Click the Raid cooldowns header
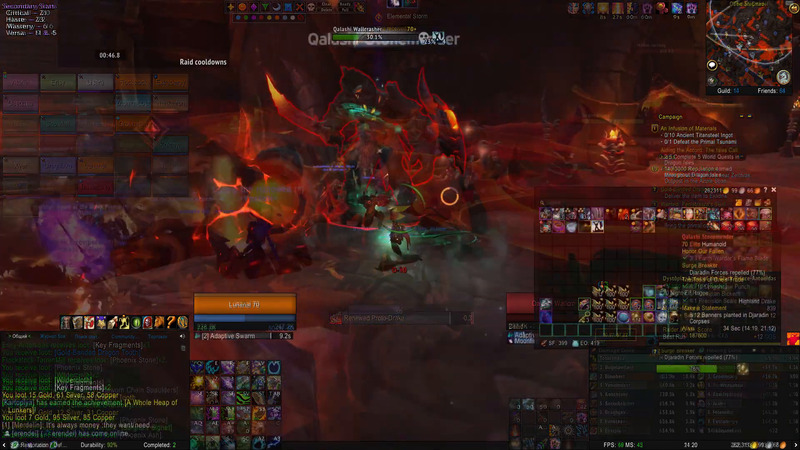This screenshot has height=450, width=800. click(x=203, y=62)
